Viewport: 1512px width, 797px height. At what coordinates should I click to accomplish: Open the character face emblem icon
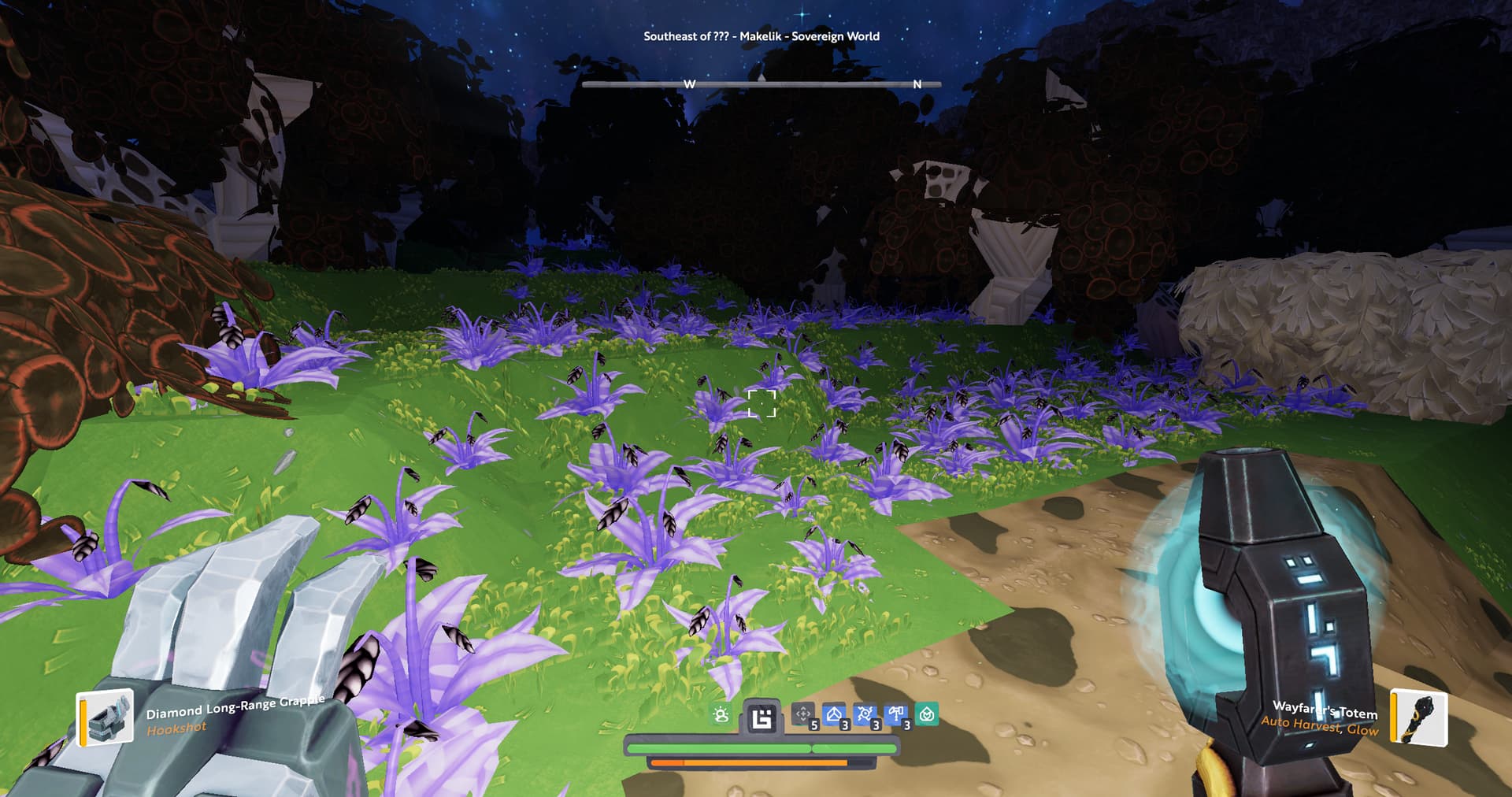click(762, 717)
